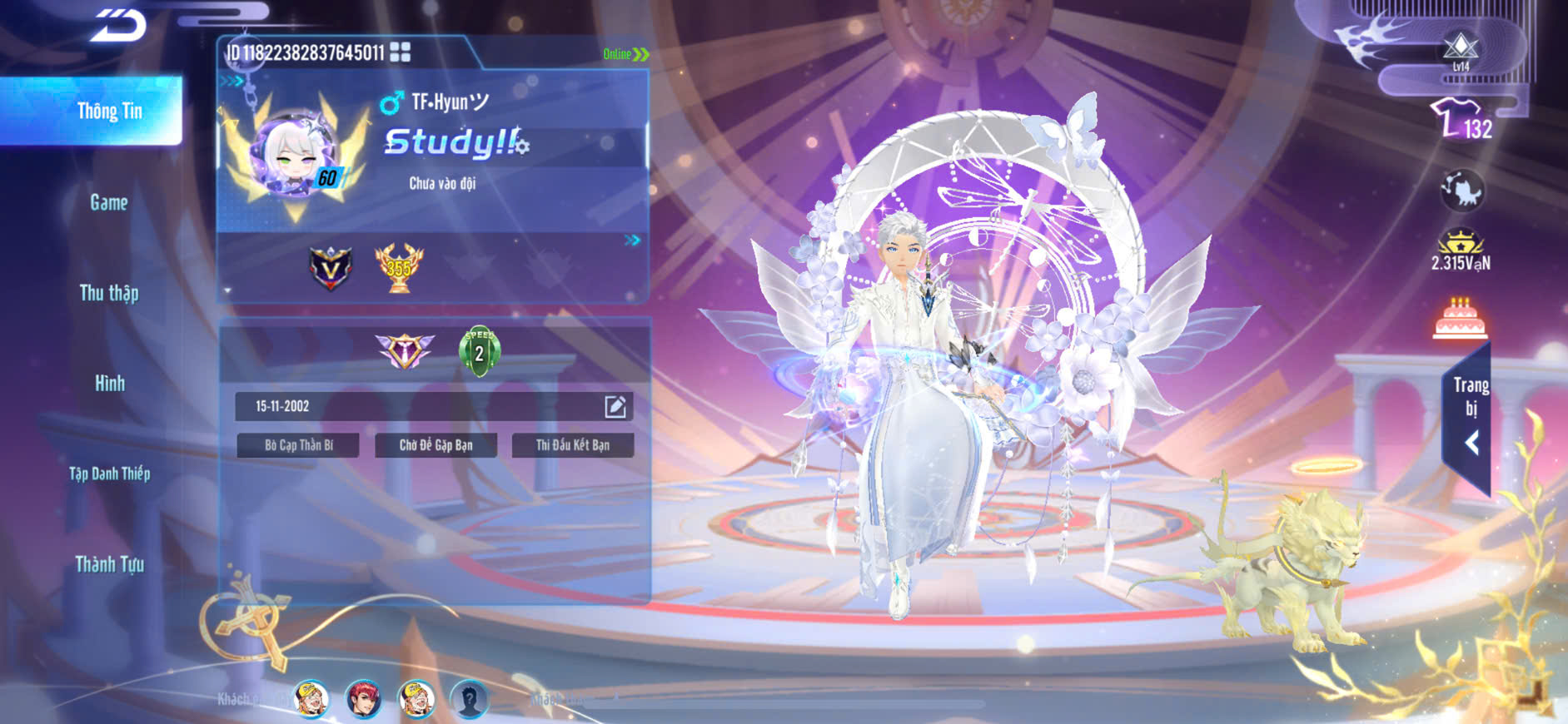Click the green Speed 2 badge
This screenshot has height=724, width=1568.
tap(479, 350)
